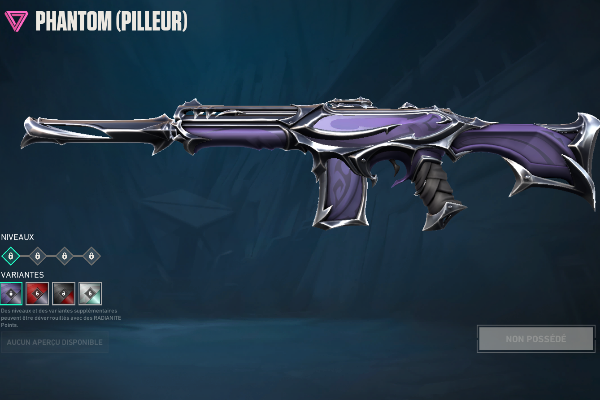Screen dimensions: 600x400
Task: Select the white and teal variant
Action: [x=90, y=293]
